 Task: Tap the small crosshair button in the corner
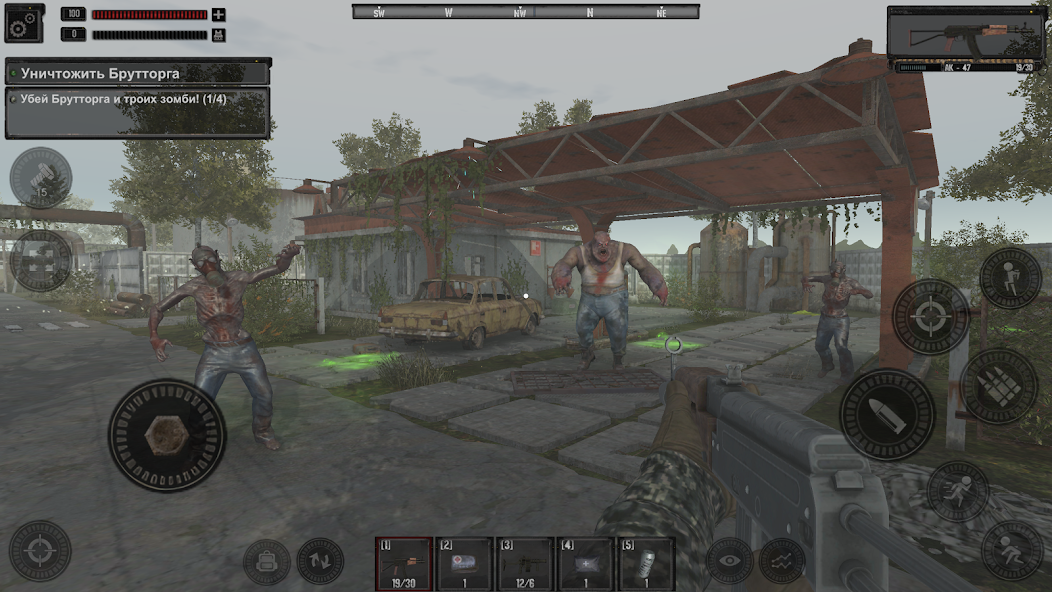click(40, 551)
